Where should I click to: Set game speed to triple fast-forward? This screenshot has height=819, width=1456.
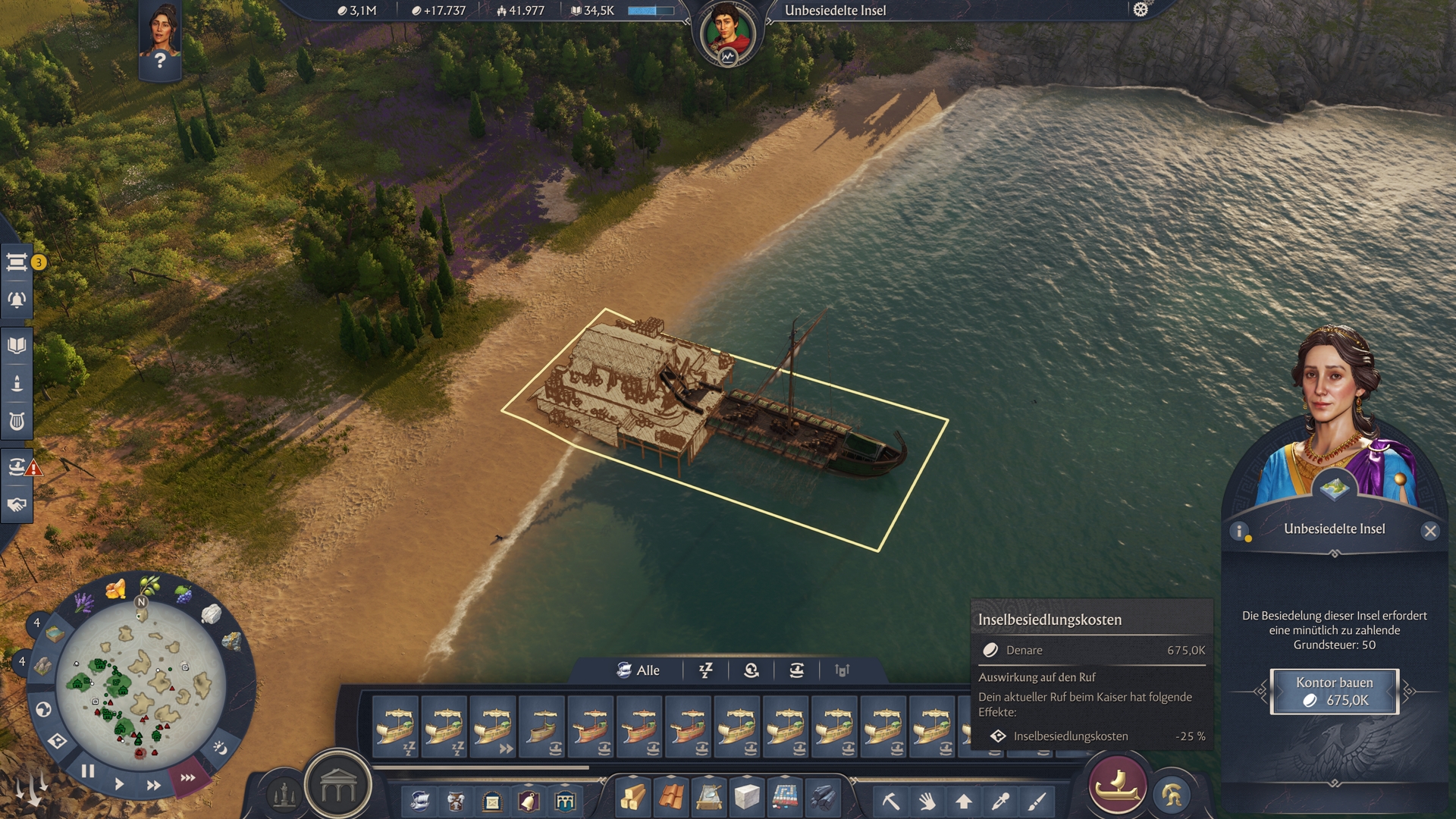click(187, 777)
